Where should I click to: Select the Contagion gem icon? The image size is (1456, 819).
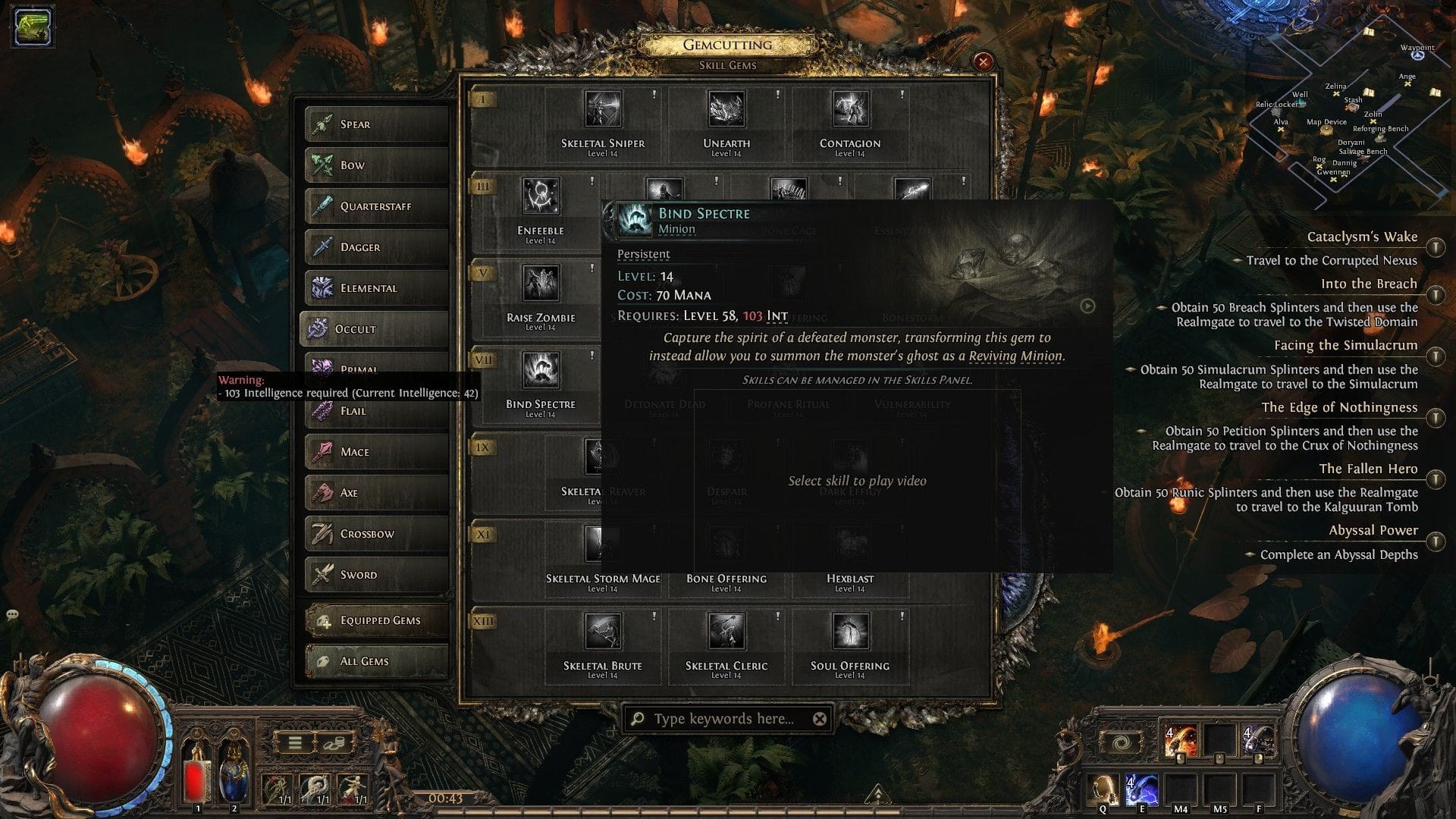[x=851, y=110]
